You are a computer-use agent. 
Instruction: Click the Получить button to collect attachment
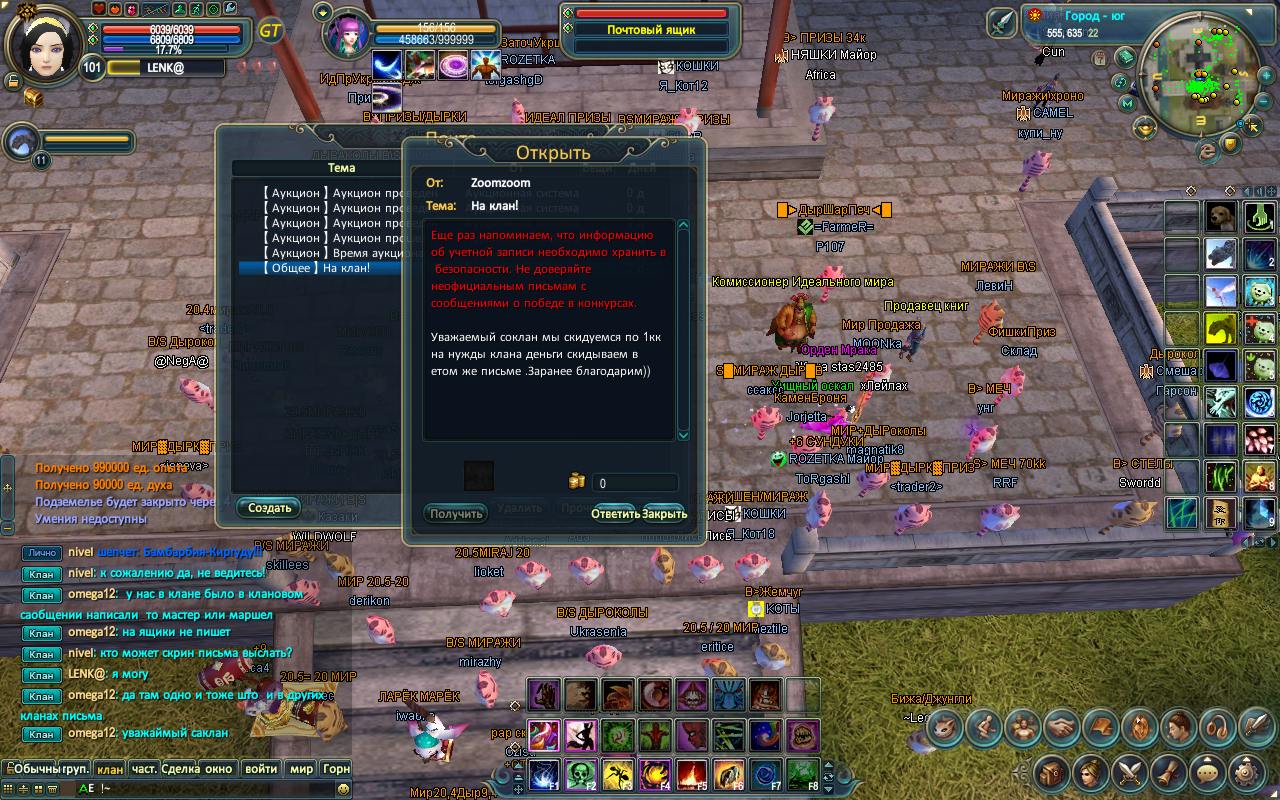tap(456, 514)
